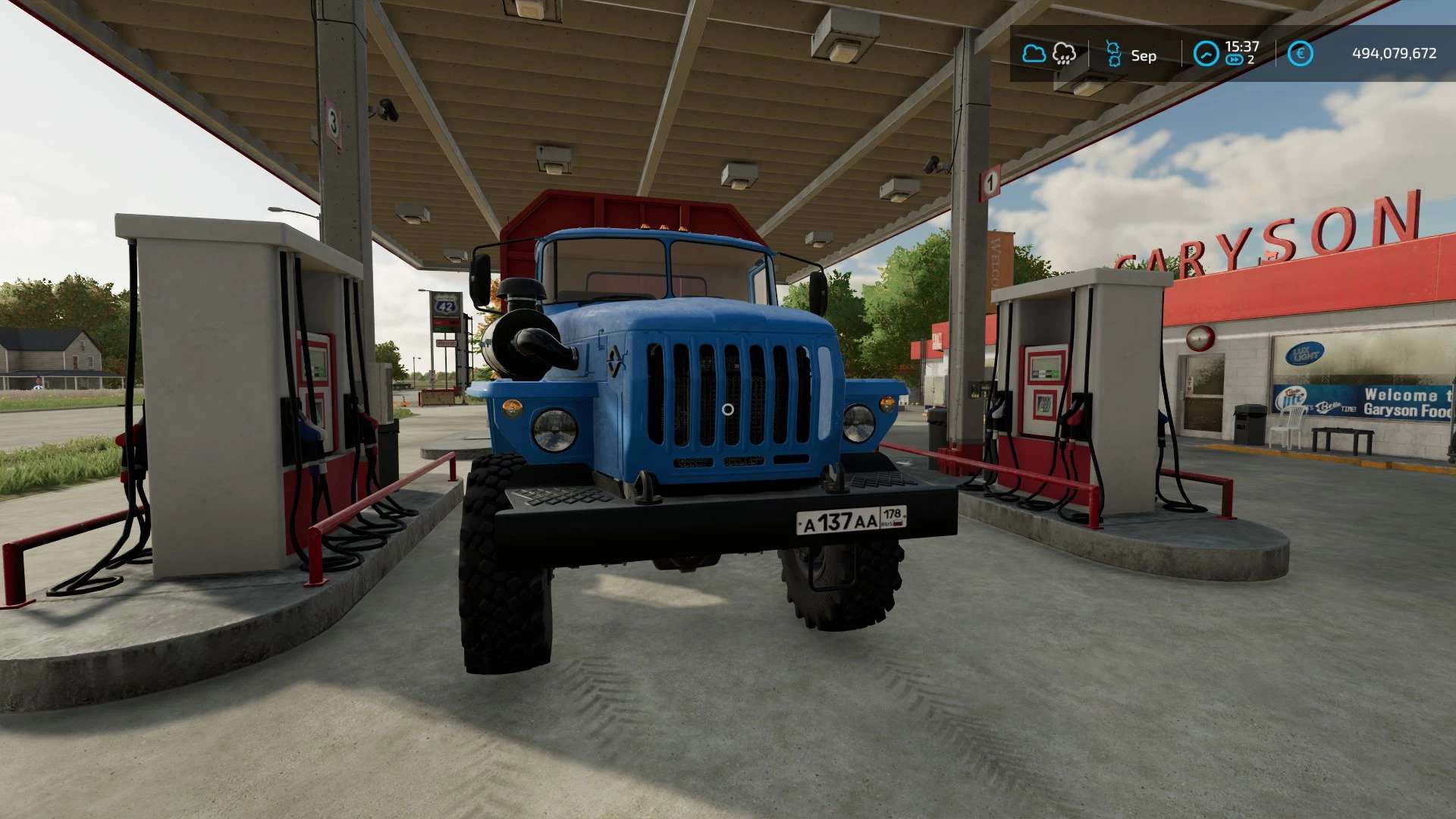Click the euro currency icon
The height and width of the screenshot is (819, 1456).
pos(1300,54)
